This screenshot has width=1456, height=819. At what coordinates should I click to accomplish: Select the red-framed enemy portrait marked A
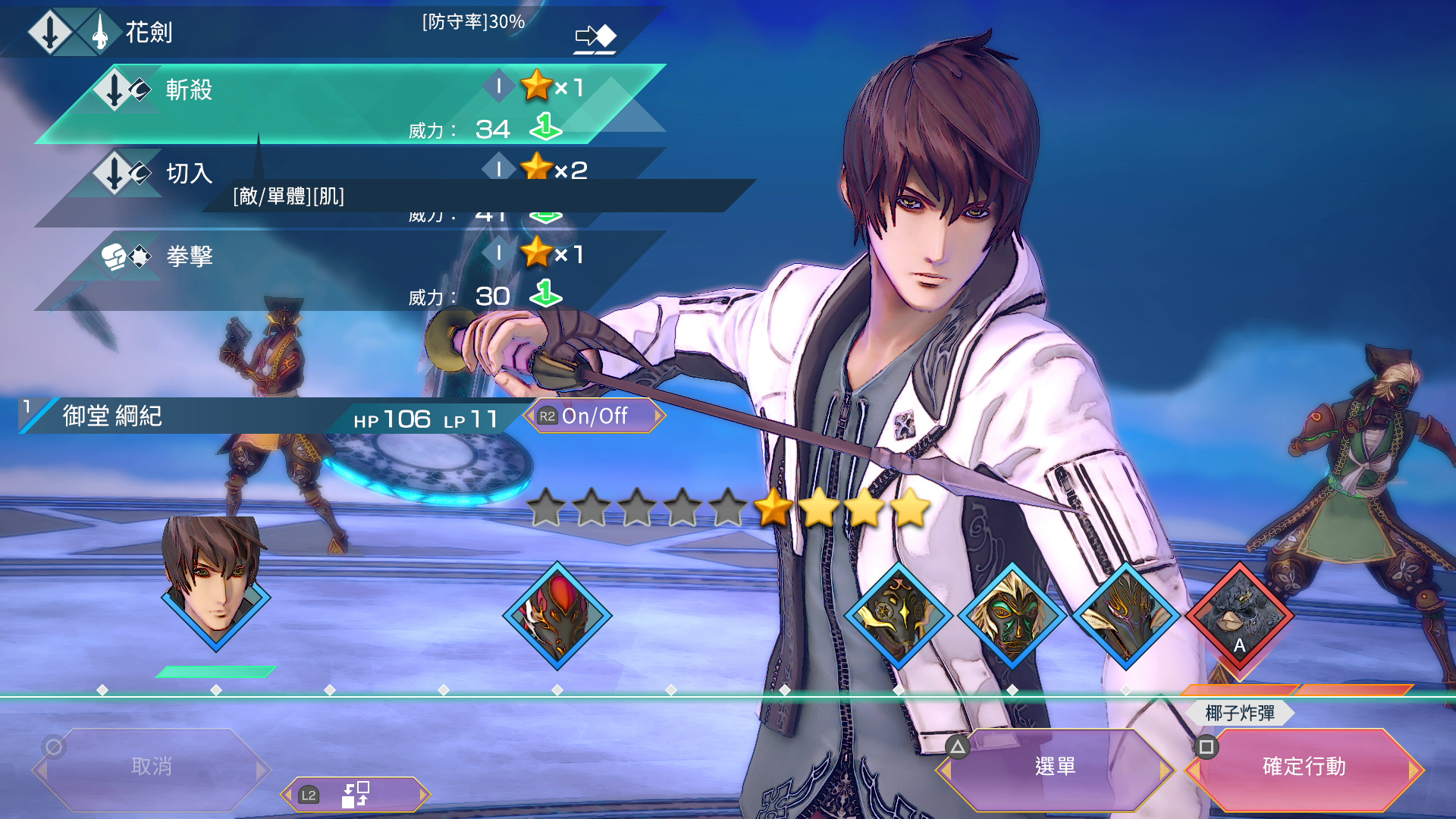(x=1240, y=616)
